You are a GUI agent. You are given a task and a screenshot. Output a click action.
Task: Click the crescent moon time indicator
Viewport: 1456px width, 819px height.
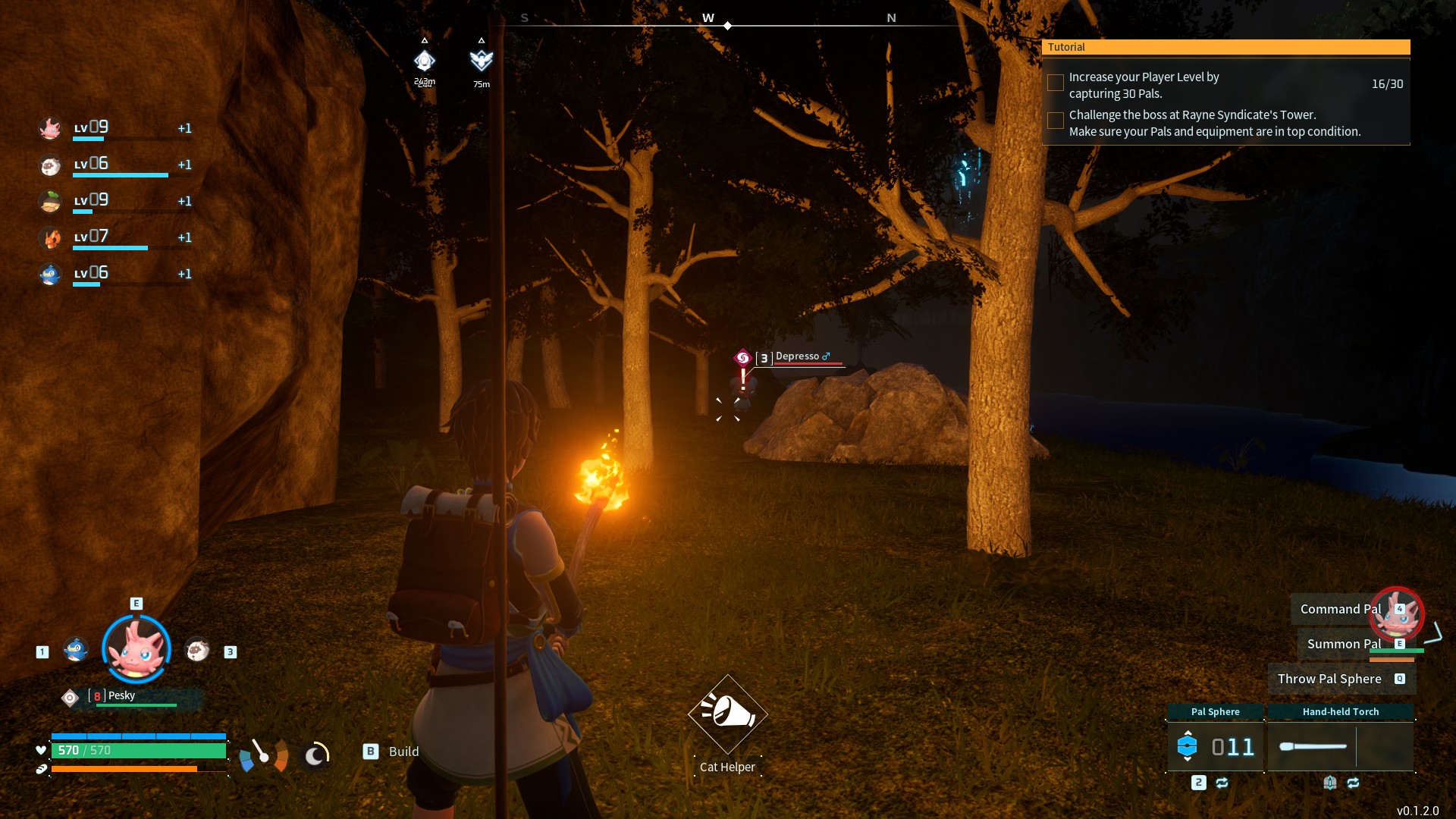coord(315,755)
